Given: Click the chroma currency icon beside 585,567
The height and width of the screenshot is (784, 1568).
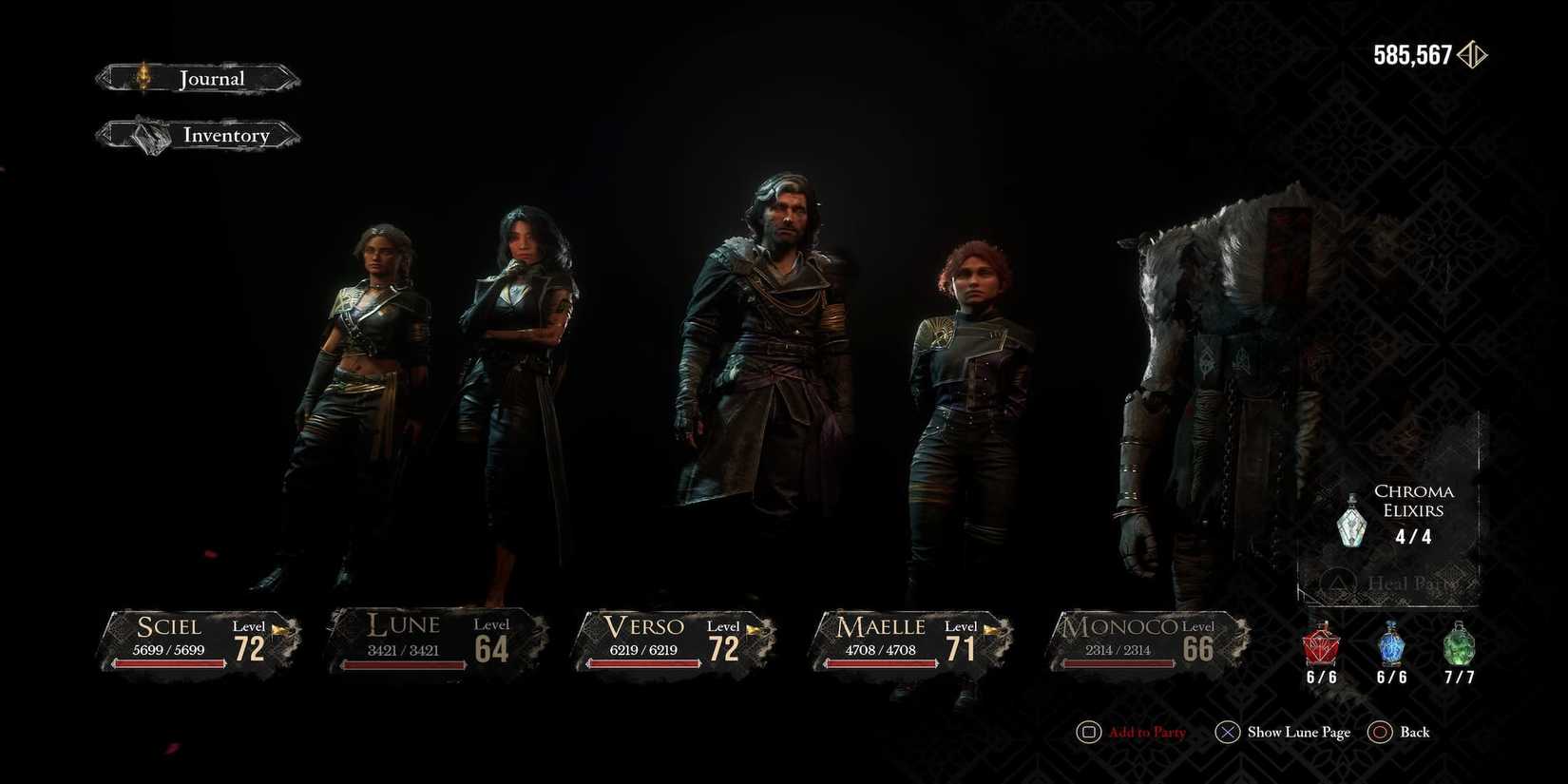Looking at the screenshot, I should (1471, 54).
